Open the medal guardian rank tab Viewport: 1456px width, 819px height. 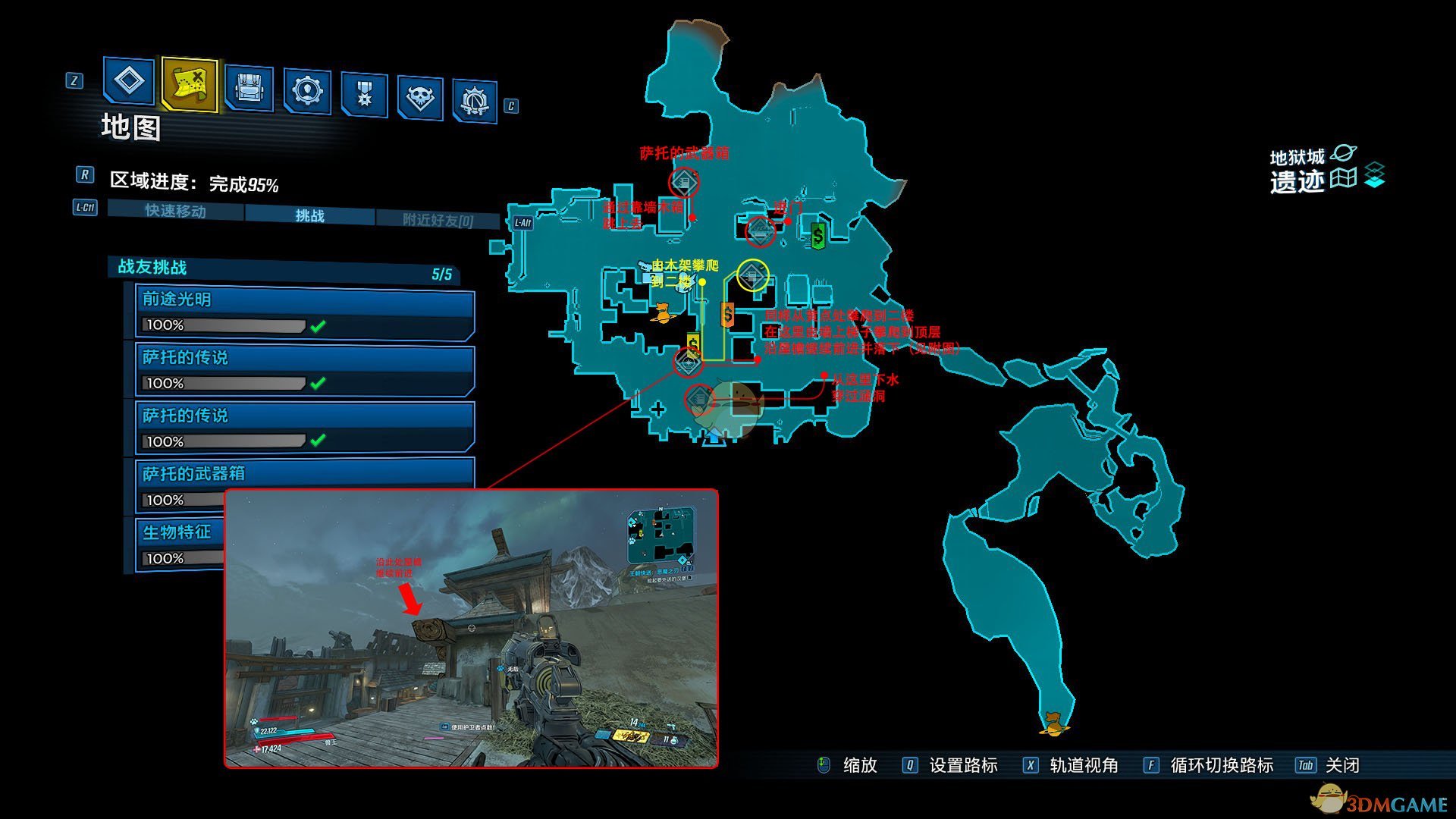coord(364,95)
